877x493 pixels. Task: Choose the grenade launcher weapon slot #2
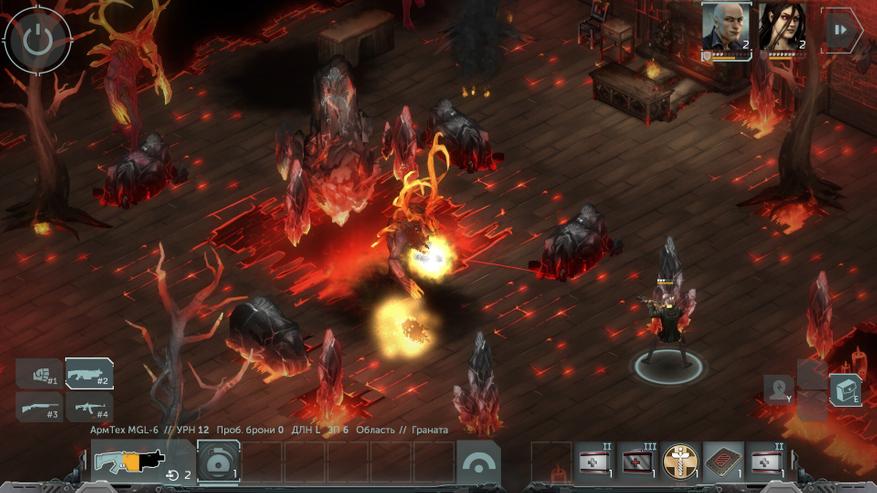click(89, 375)
